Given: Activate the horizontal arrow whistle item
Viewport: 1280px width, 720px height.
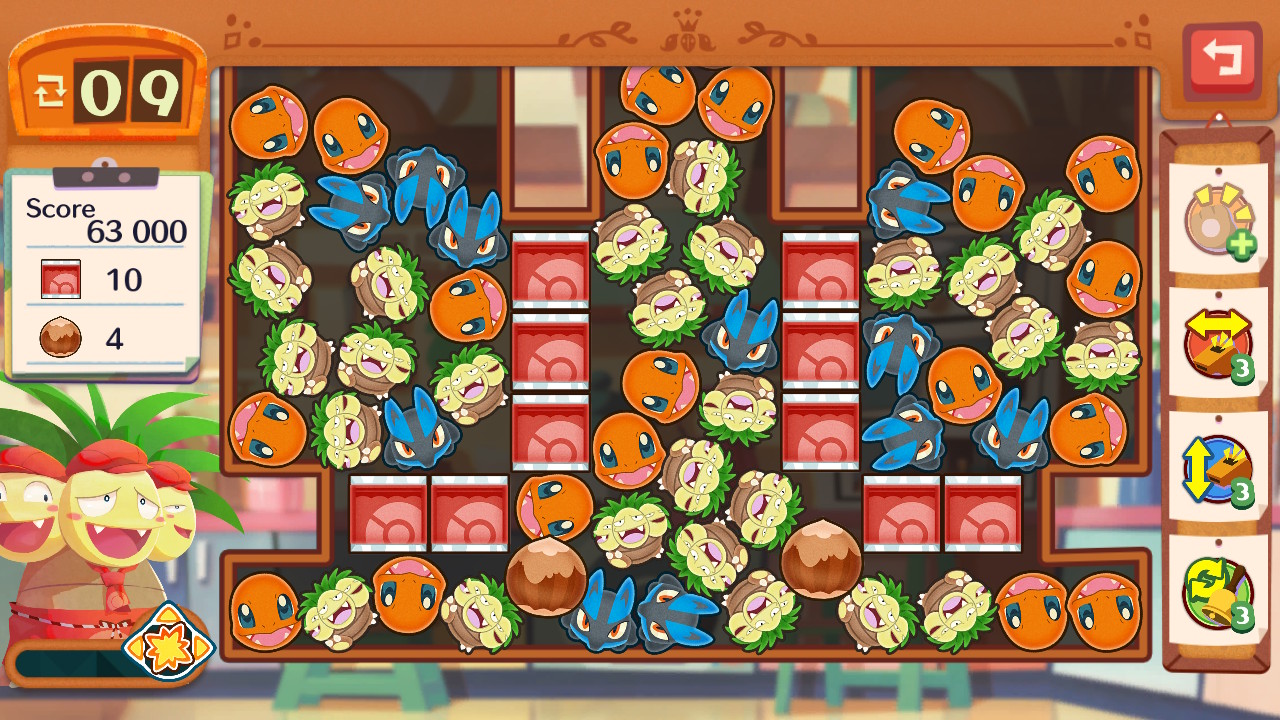Looking at the screenshot, I should coord(1217,343).
